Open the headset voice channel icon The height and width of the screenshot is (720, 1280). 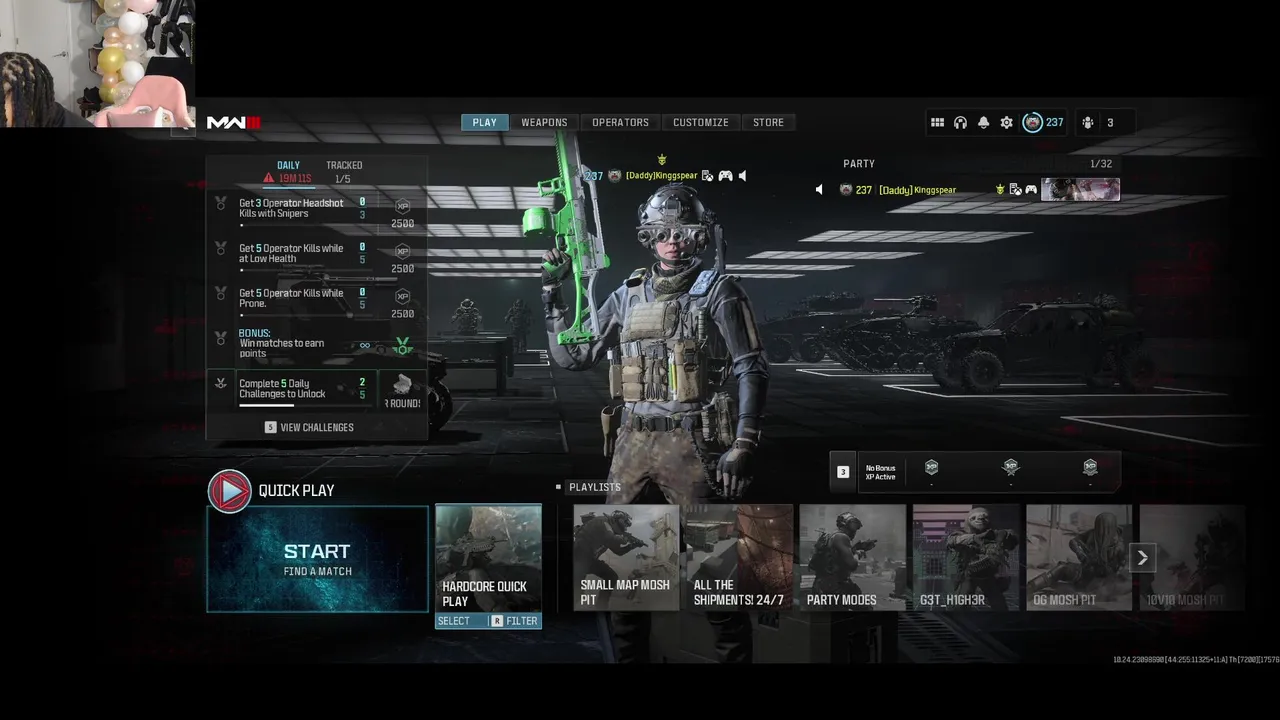(960, 122)
